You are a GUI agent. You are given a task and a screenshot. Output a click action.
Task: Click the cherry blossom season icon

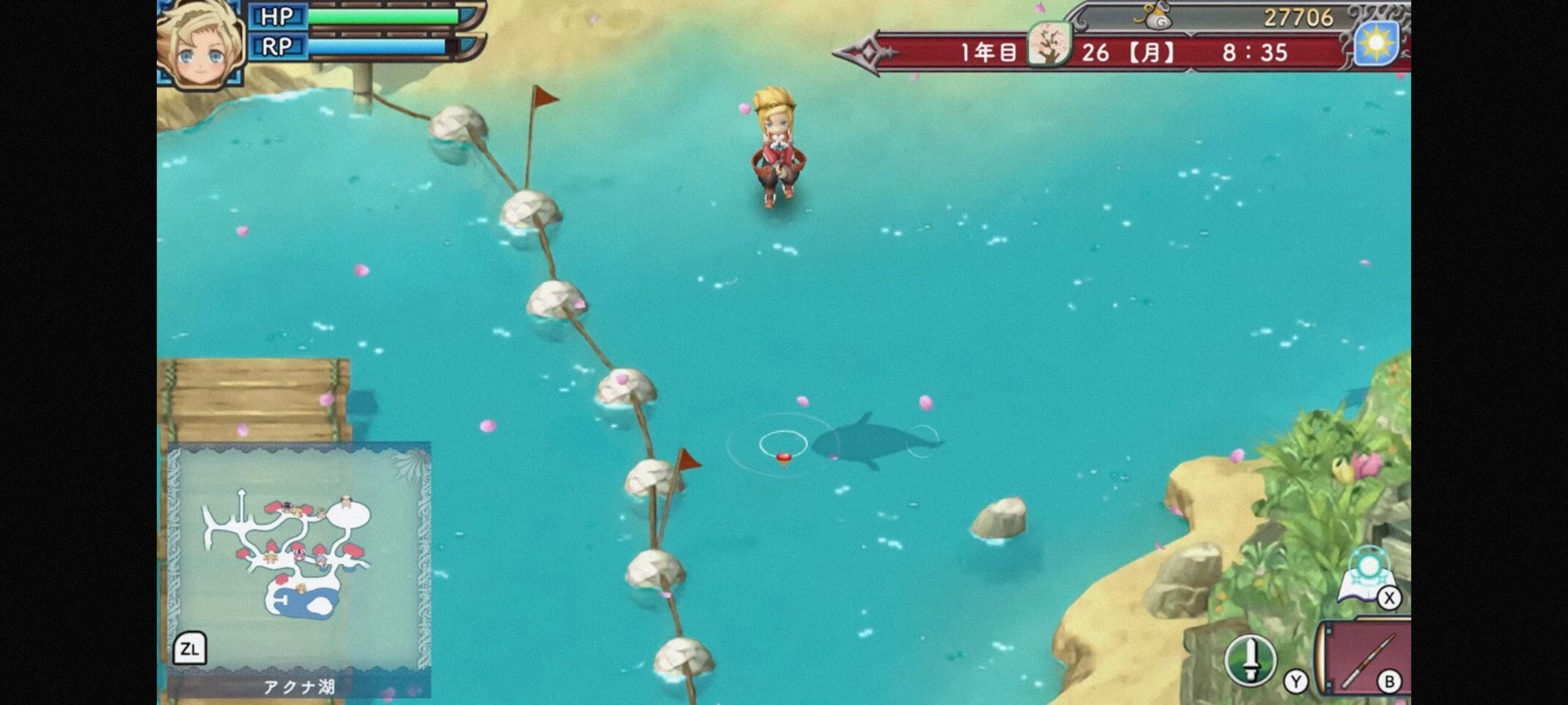[x=1049, y=45]
